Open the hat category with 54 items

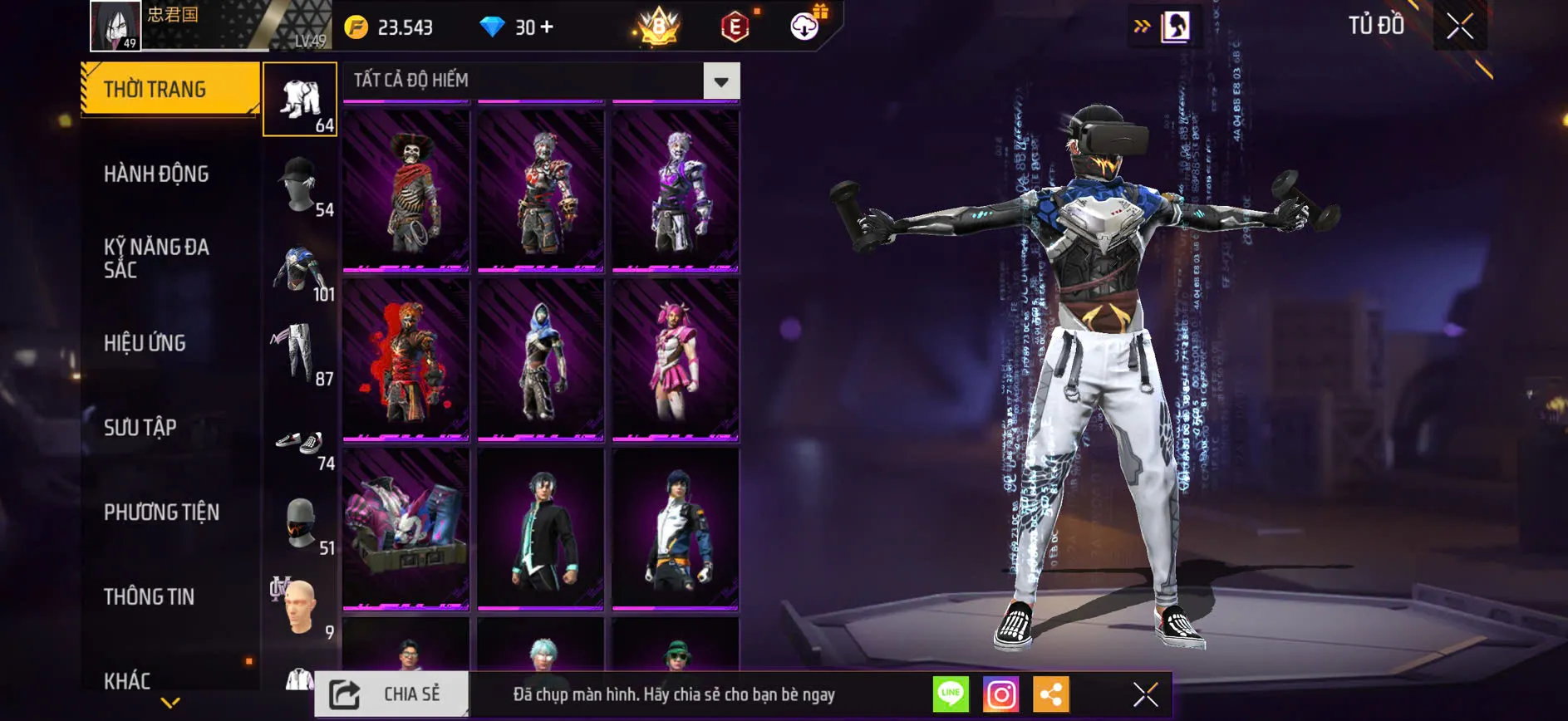[301, 184]
